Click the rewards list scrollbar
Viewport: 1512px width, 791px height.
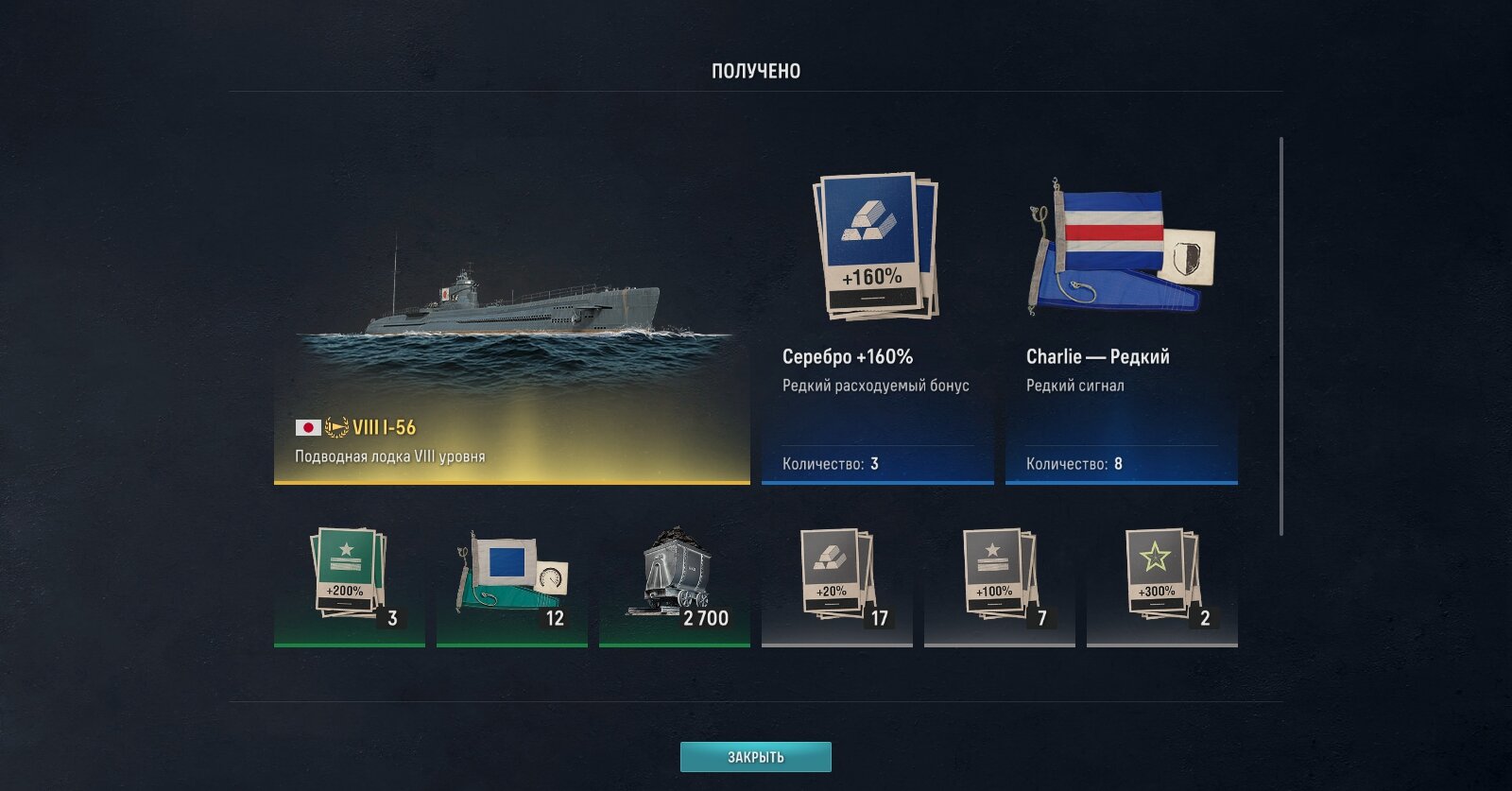click(1281, 335)
